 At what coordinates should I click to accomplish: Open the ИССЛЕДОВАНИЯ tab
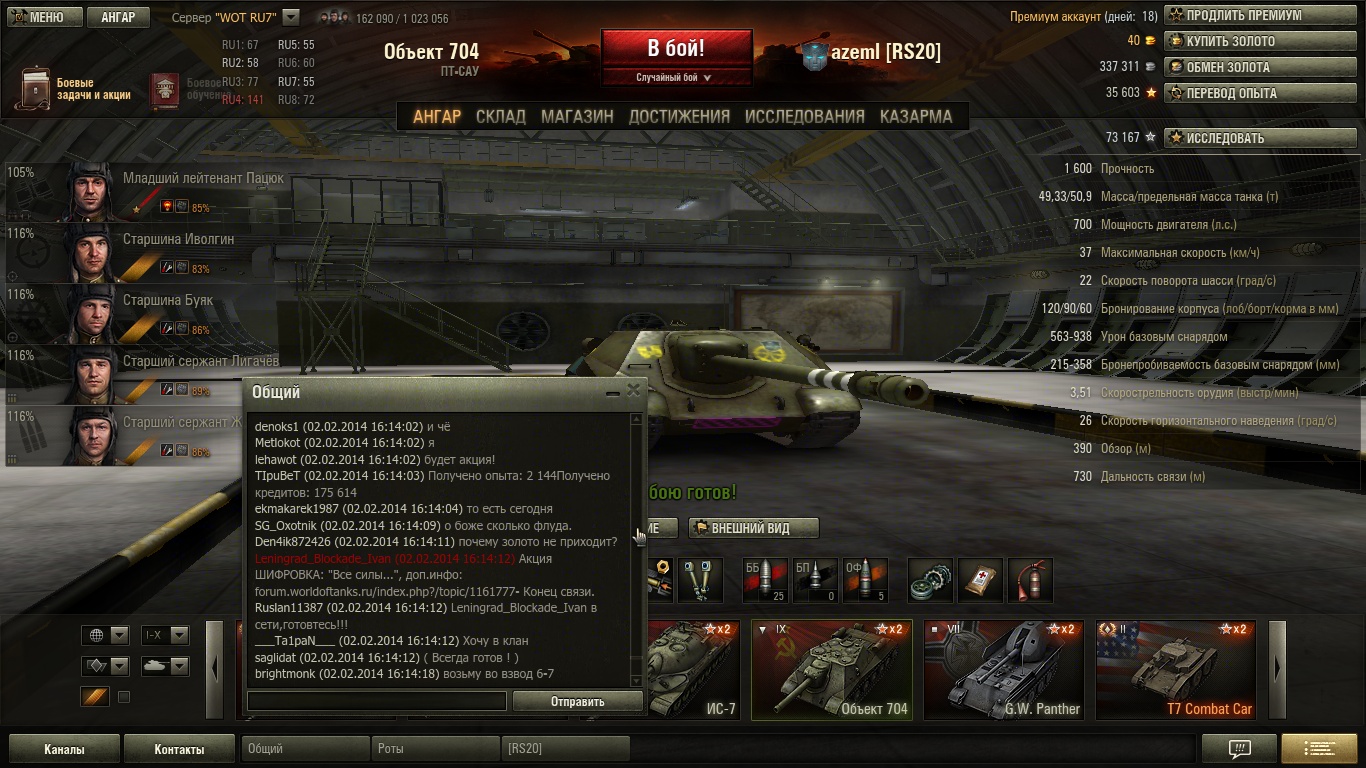804,116
